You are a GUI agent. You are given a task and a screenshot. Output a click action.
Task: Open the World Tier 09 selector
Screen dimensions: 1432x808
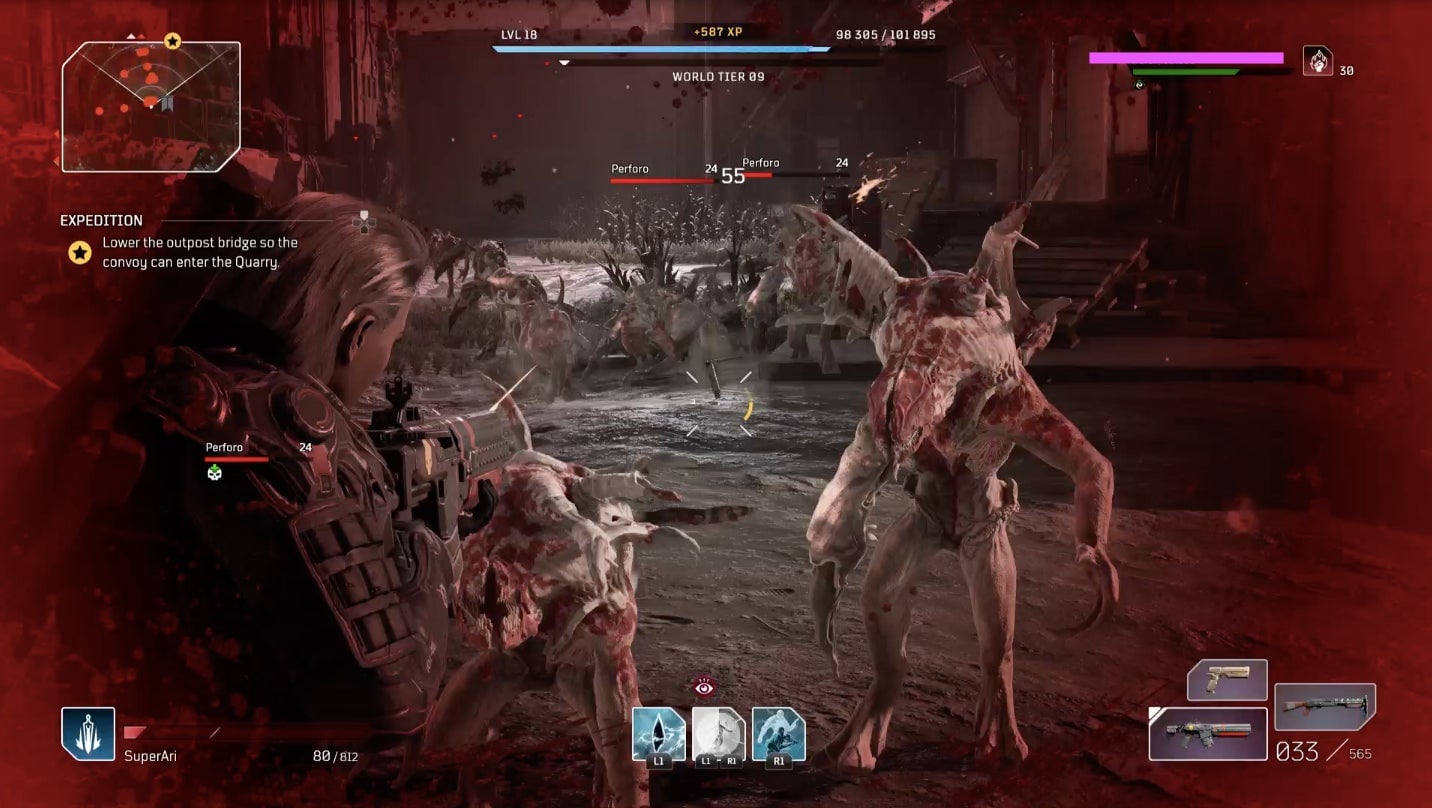[x=716, y=76]
